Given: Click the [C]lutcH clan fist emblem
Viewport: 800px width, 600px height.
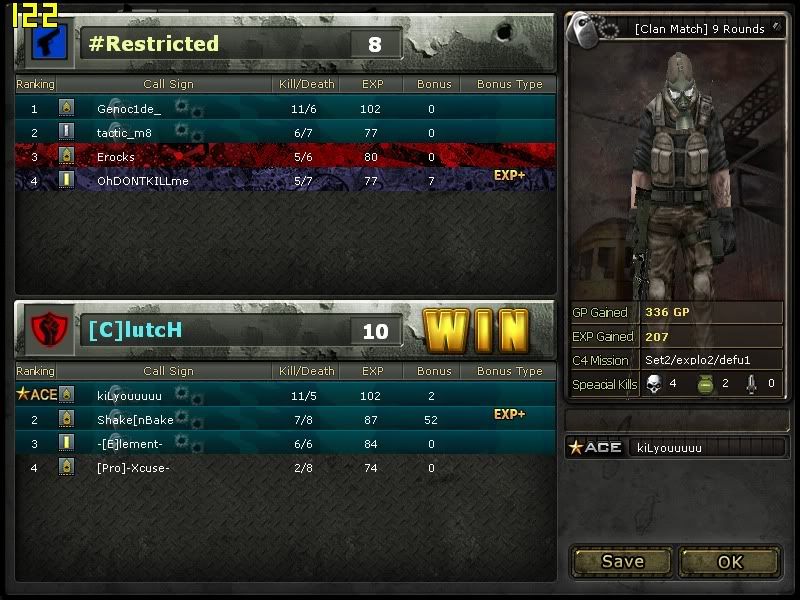Looking at the screenshot, I should (47, 330).
